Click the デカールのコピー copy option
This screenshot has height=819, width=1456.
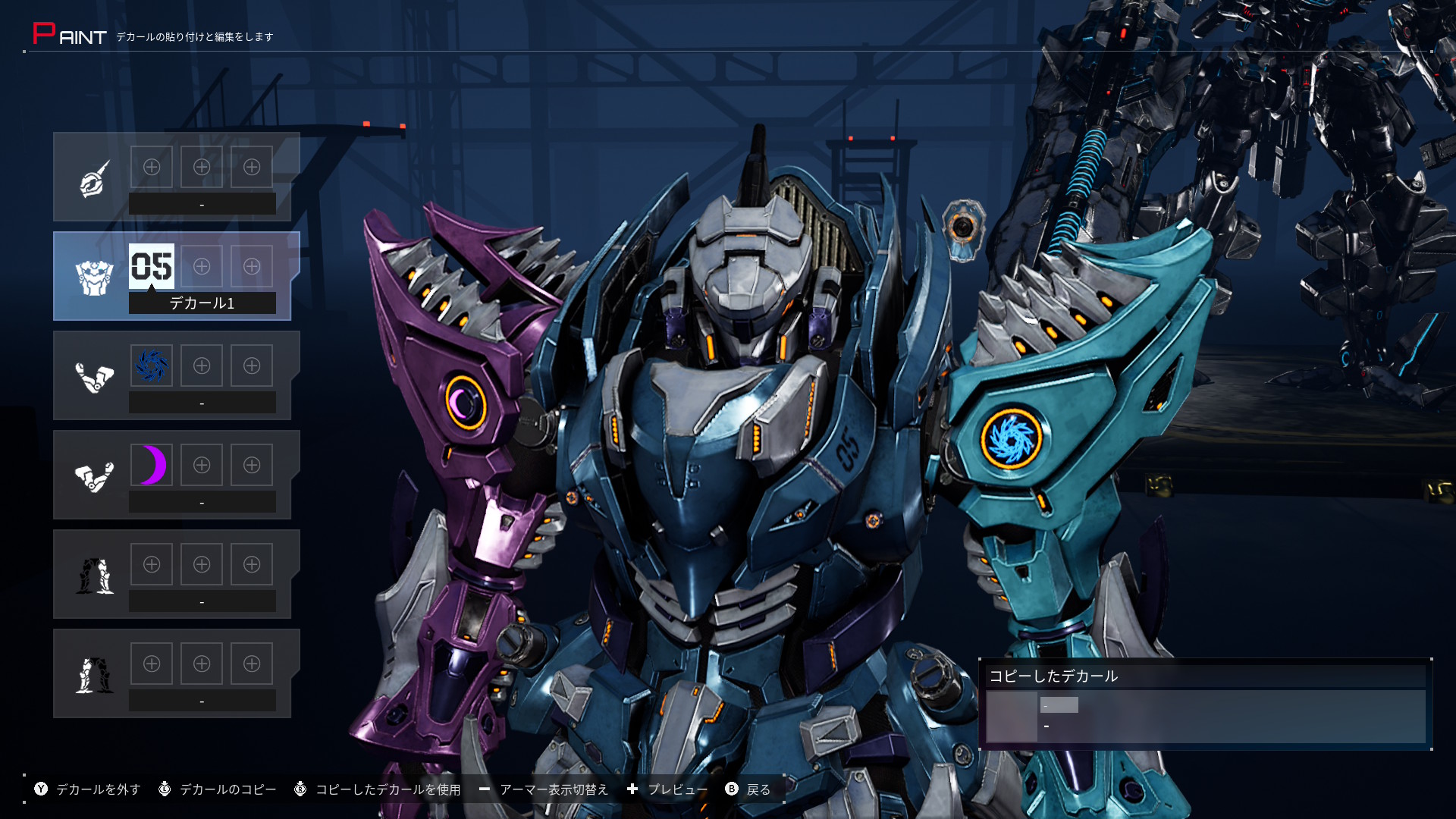coord(218,789)
